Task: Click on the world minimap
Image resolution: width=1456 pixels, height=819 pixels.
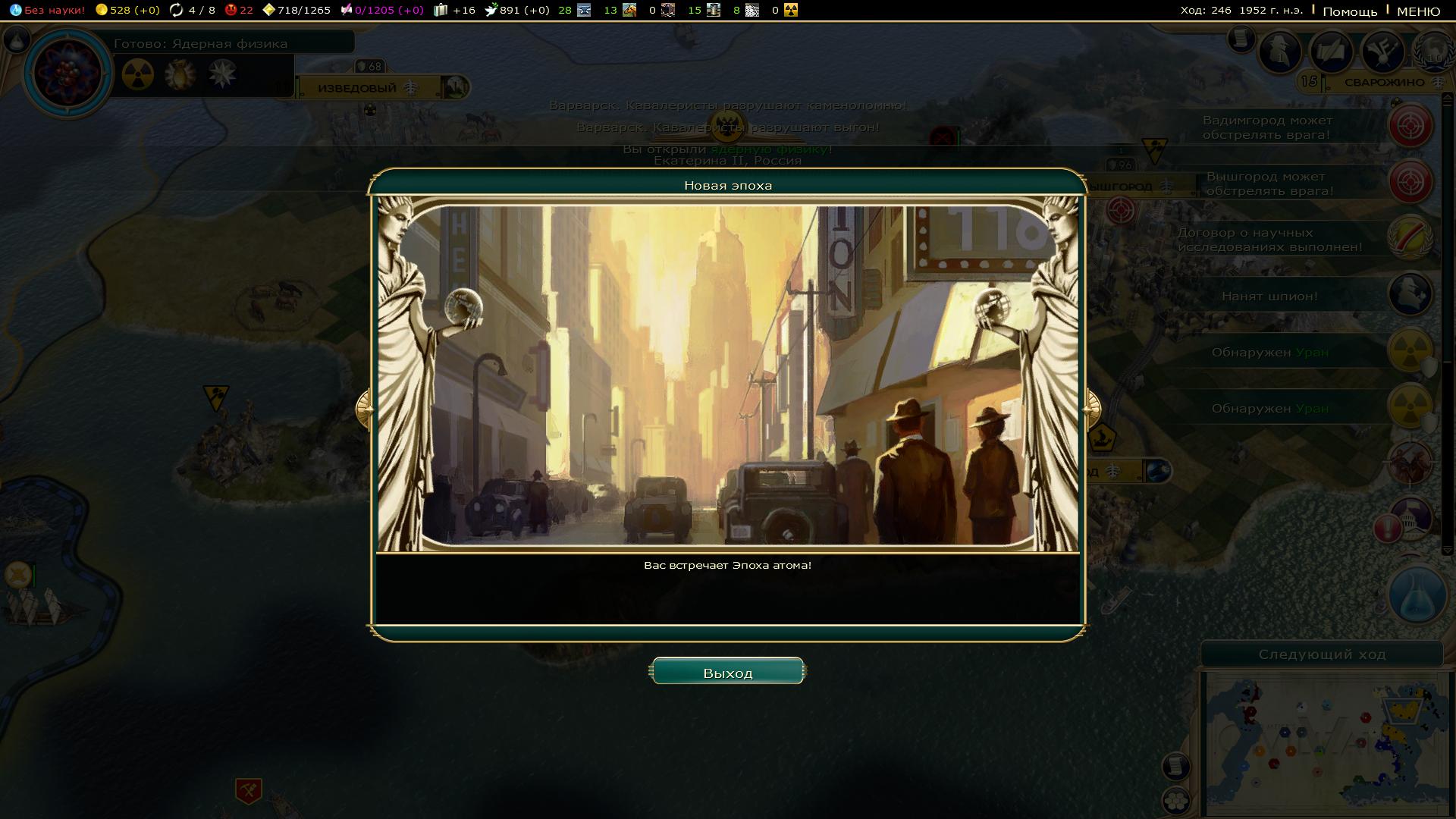Action: (x=1323, y=743)
